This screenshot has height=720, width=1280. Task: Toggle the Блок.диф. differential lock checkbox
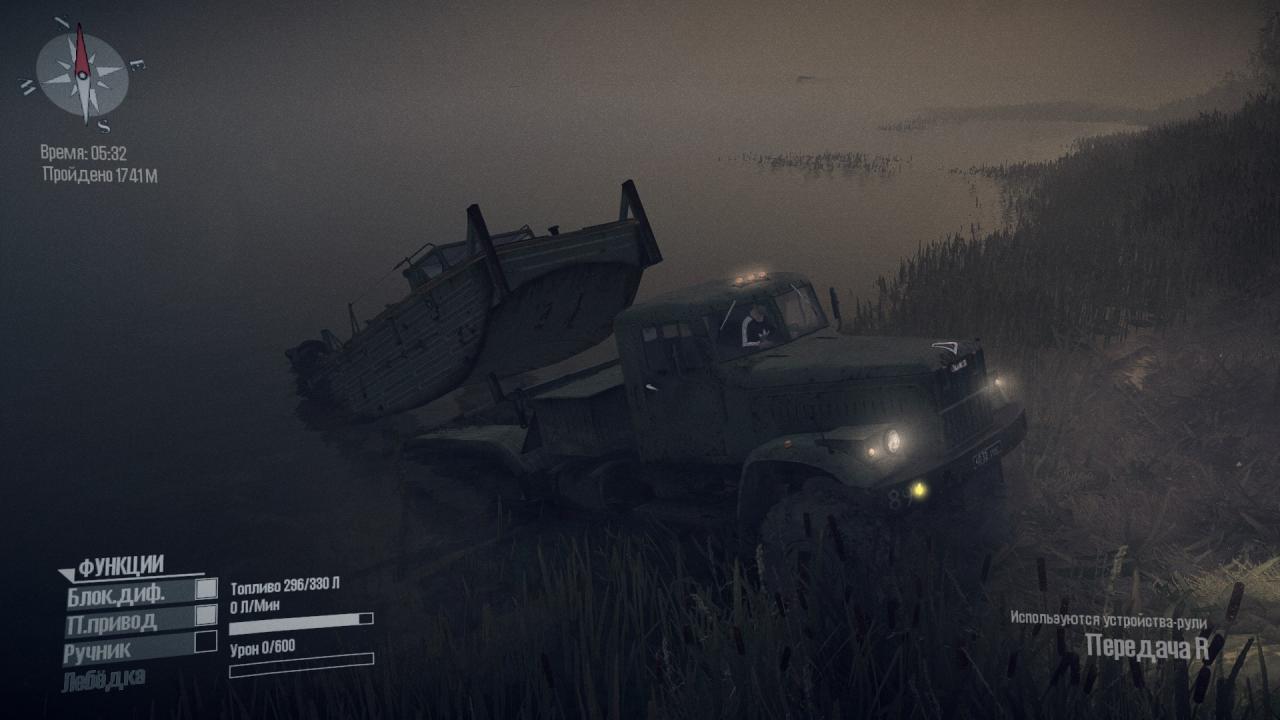click(x=206, y=589)
